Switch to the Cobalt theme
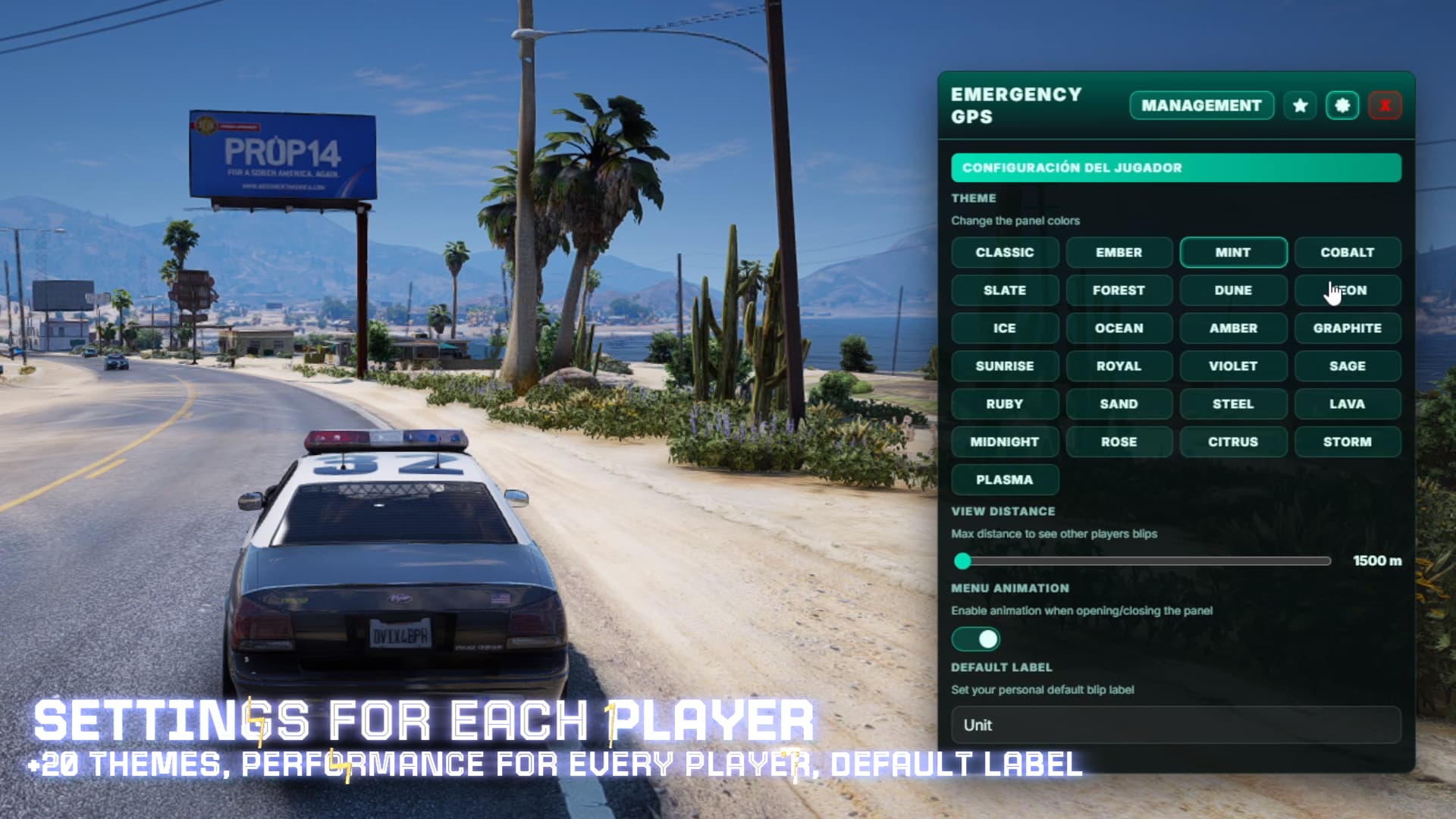The image size is (1456, 819). (1347, 253)
